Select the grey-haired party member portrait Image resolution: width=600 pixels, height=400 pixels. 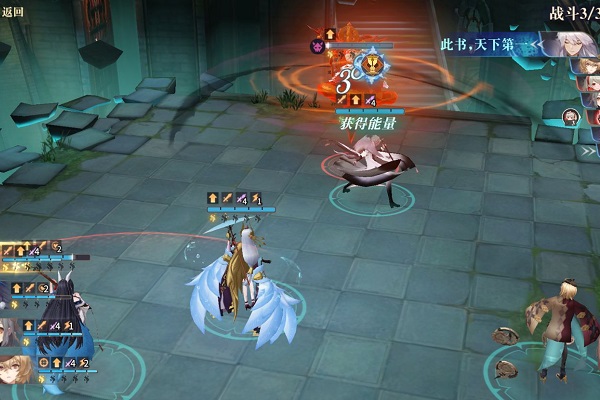8,331
